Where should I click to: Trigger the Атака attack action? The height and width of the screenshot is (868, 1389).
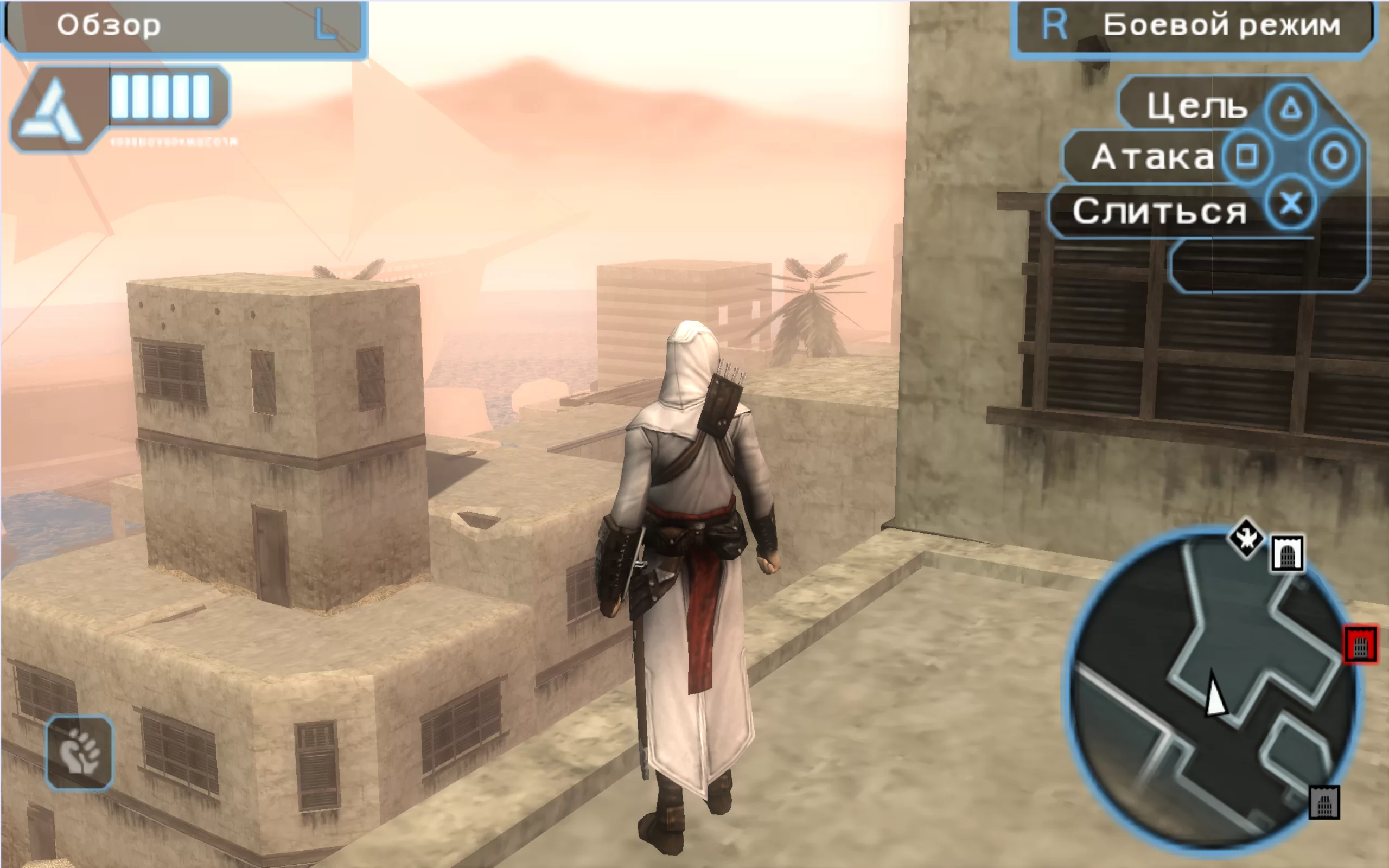(1152, 157)
